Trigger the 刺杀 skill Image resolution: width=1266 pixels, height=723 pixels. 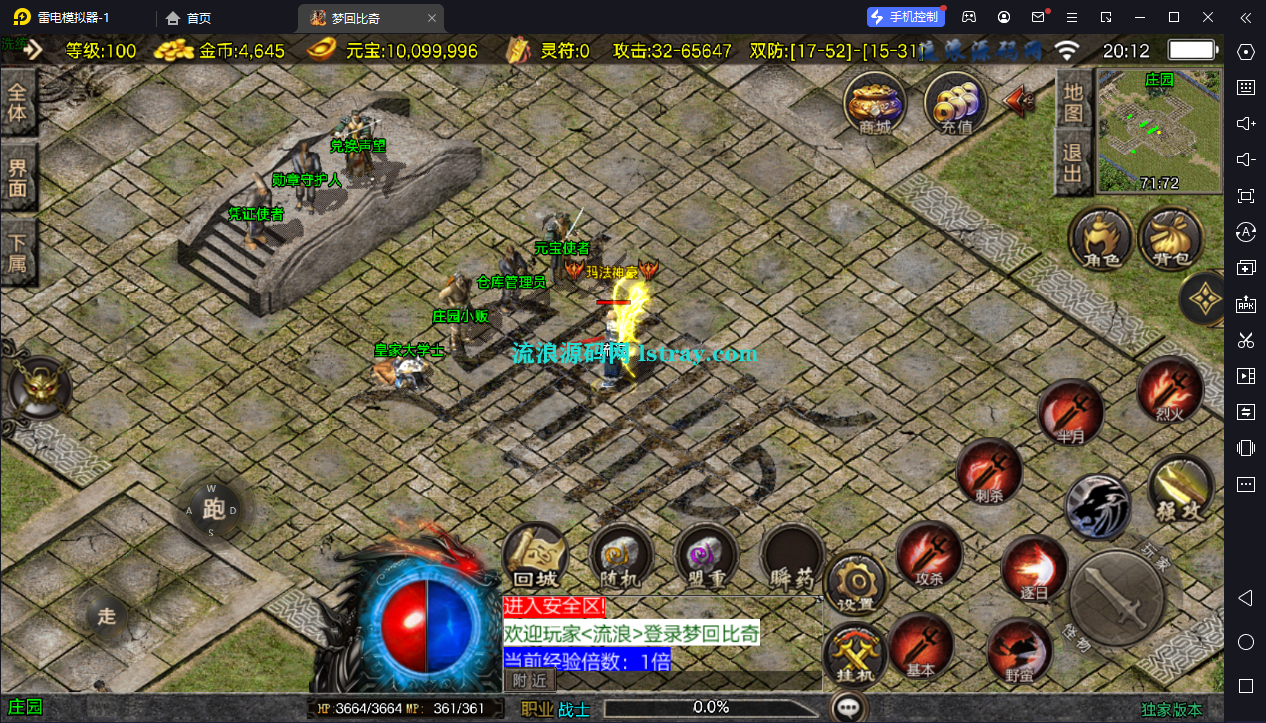click(988, 471)
